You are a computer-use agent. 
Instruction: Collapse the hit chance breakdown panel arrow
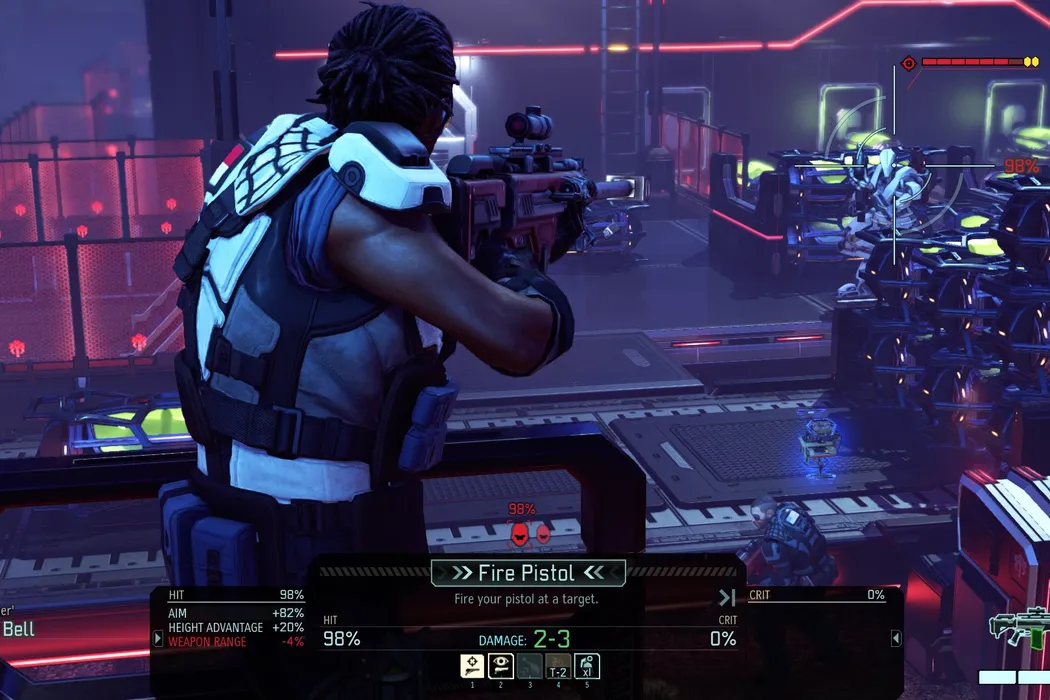(157, 637)
